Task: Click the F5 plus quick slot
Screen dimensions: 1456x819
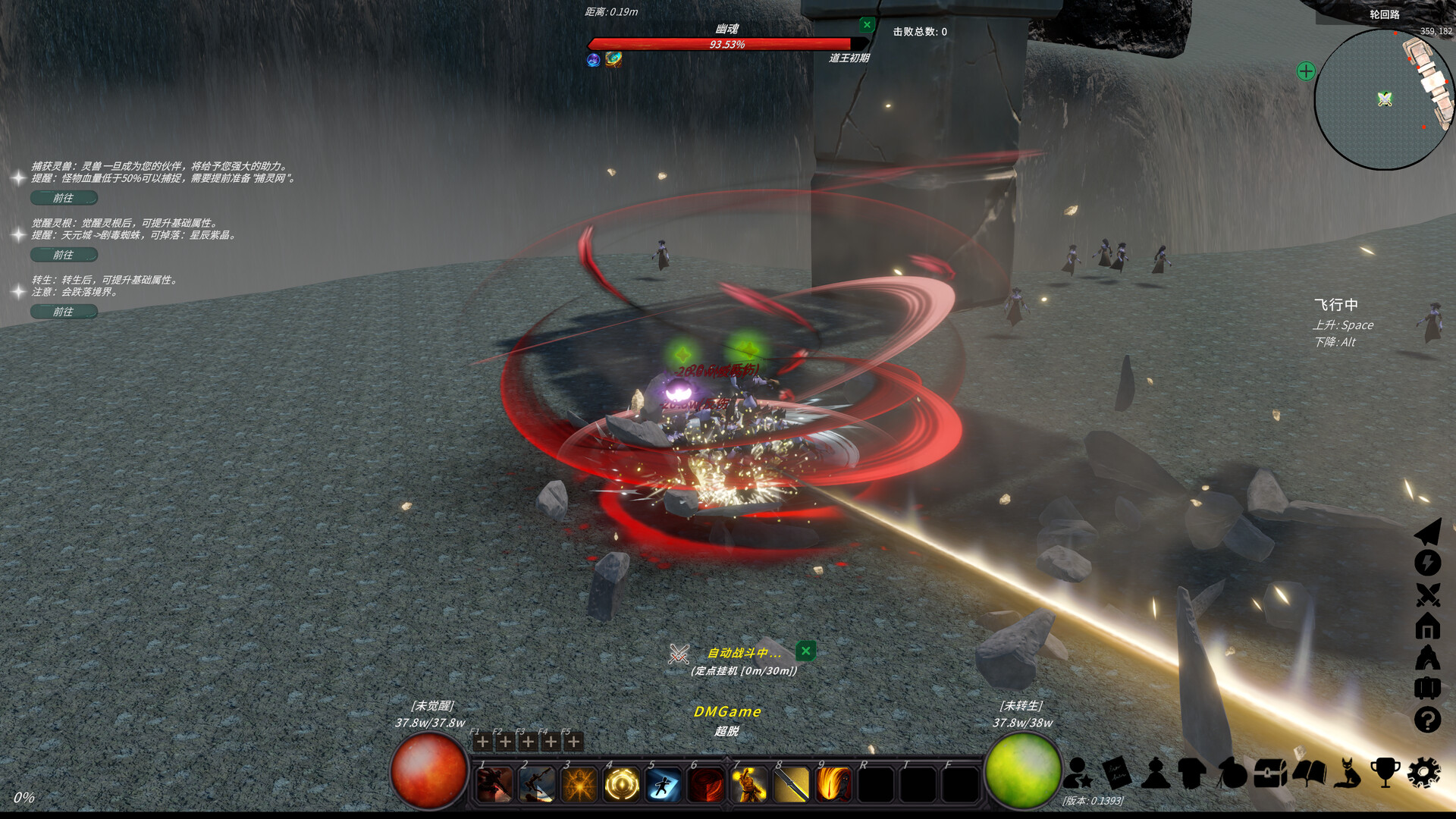Action: [573, 742]
